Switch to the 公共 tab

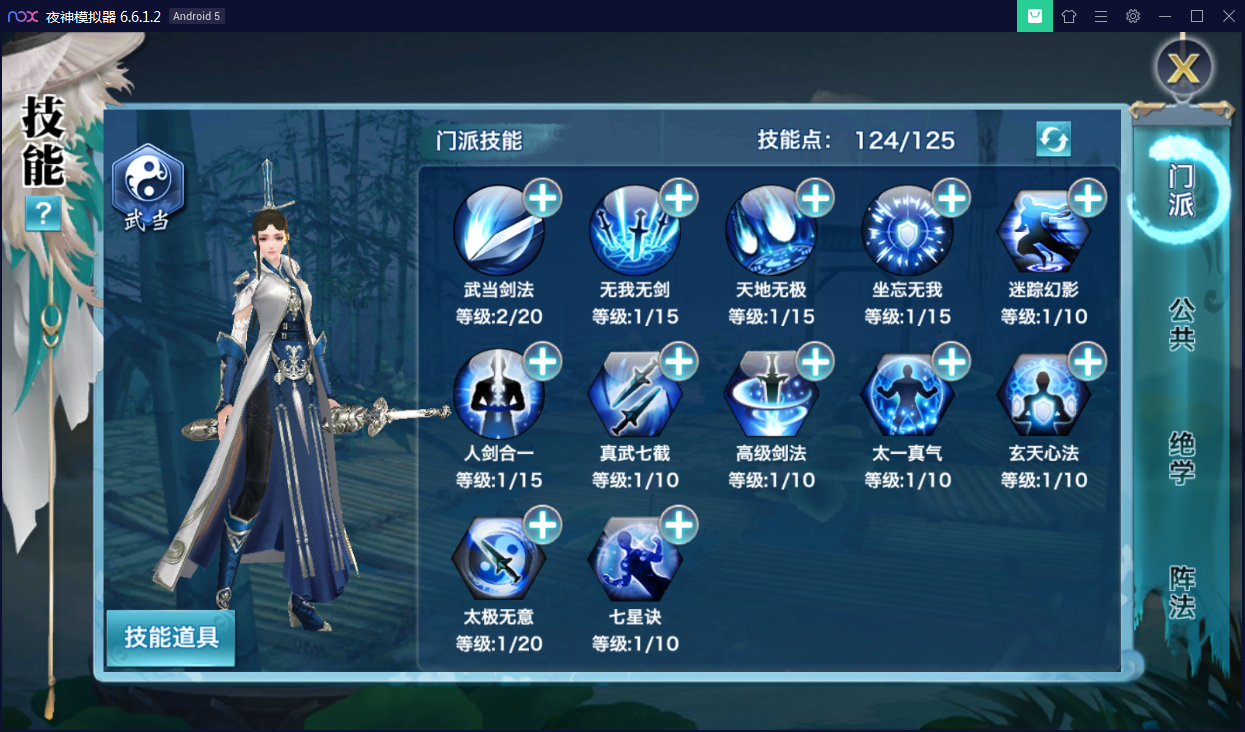coord(1182,324)
